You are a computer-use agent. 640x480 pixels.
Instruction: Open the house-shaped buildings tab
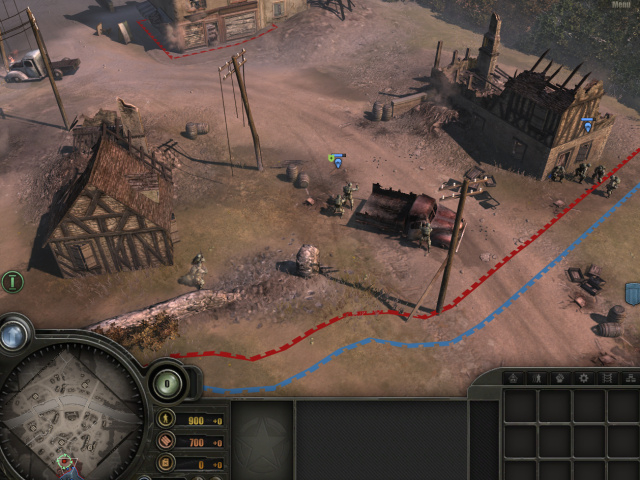[513, 378]
